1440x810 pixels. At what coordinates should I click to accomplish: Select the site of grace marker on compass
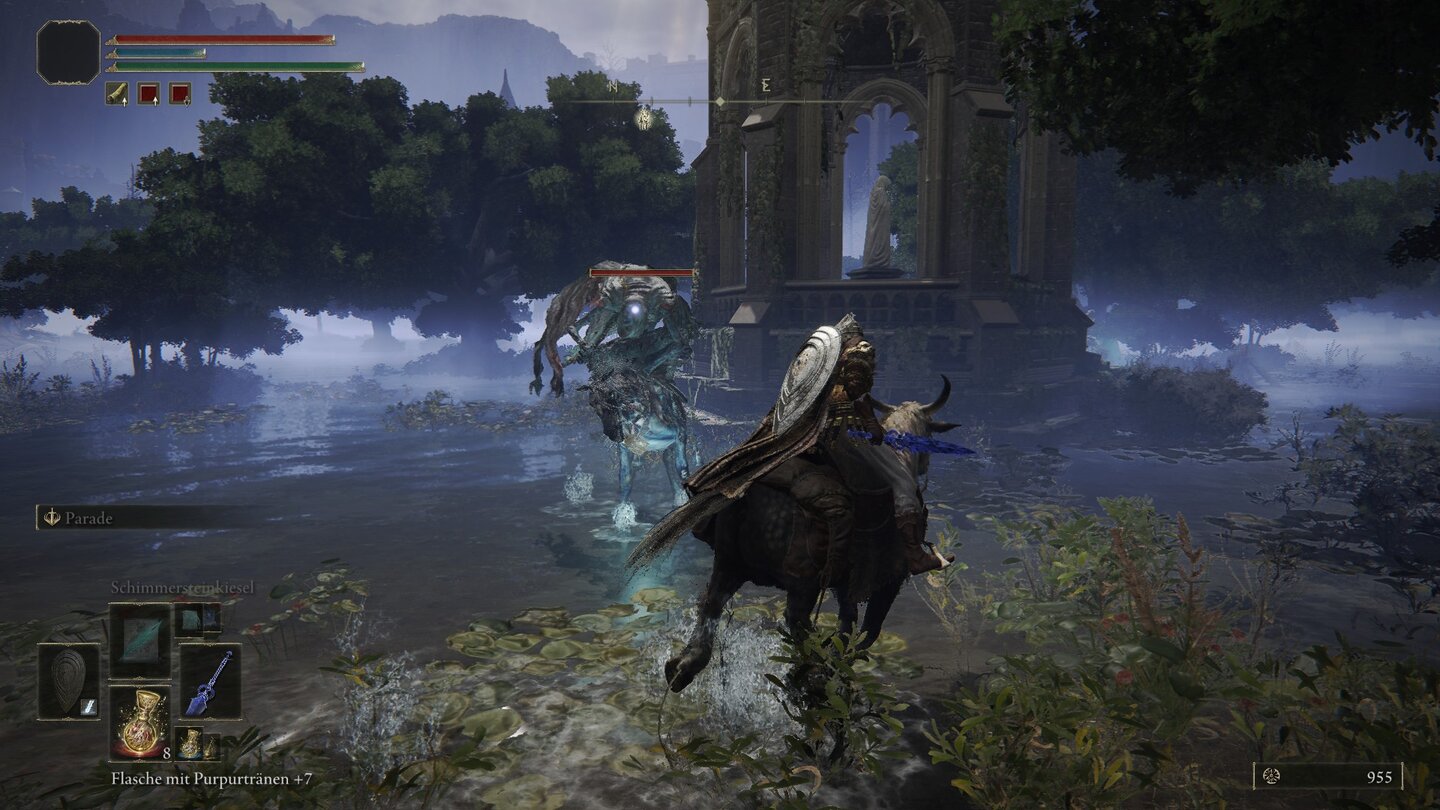[644, 119]
